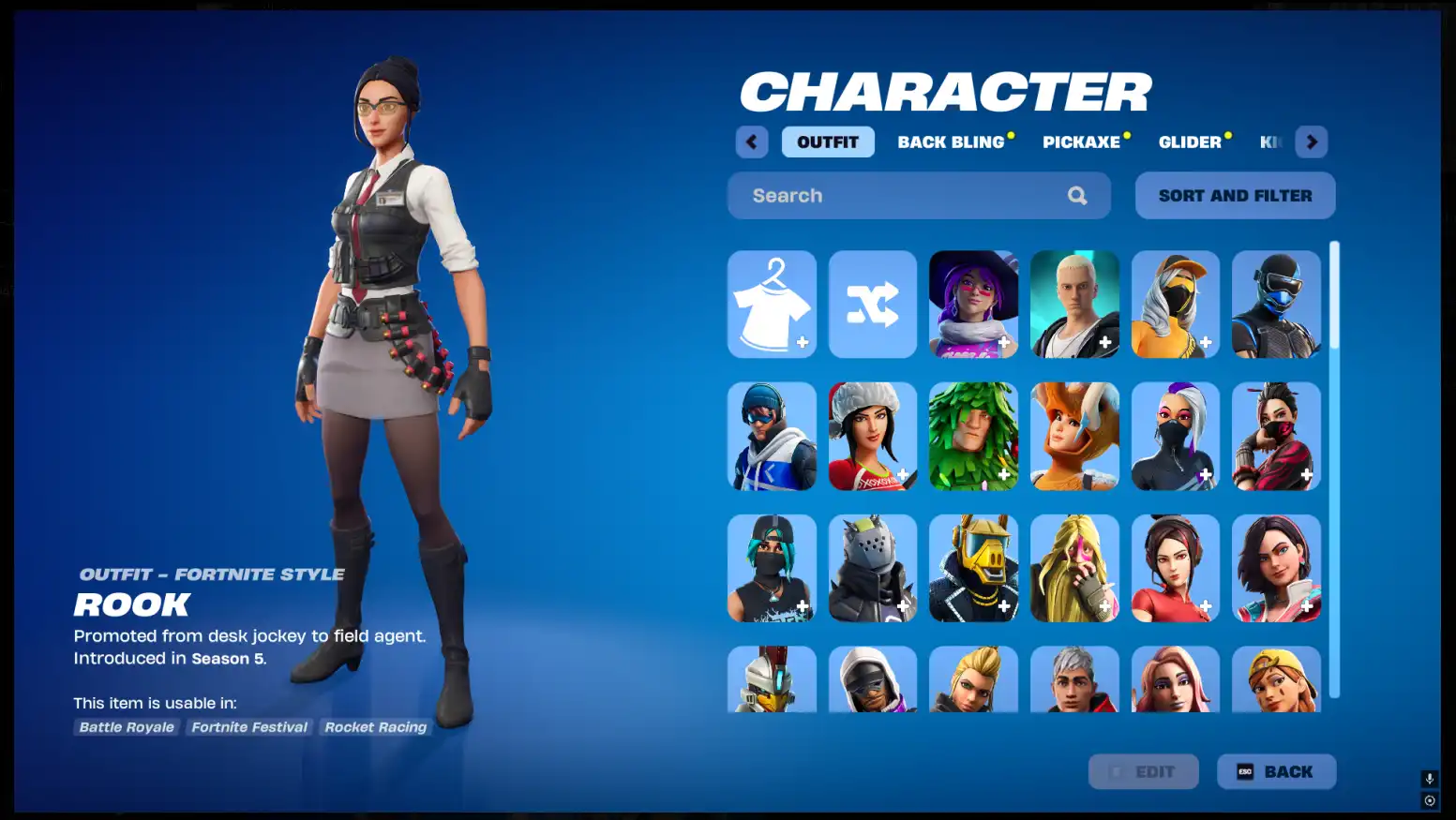Open Sort and Filter options
Screen dimensions: 1456x820
[x=1235, y=196]
